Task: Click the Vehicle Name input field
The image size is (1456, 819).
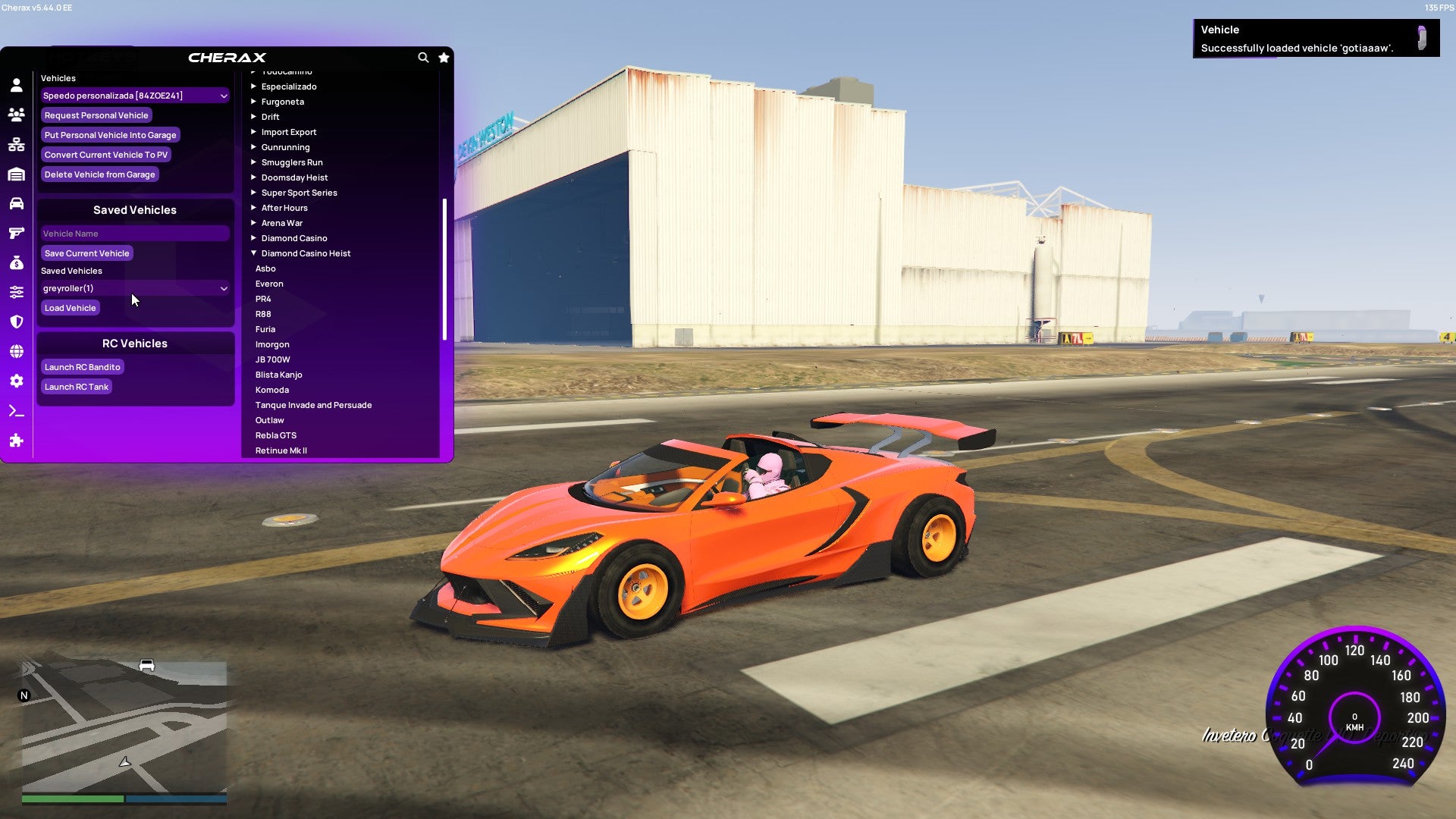Action: tap(135, 233)
